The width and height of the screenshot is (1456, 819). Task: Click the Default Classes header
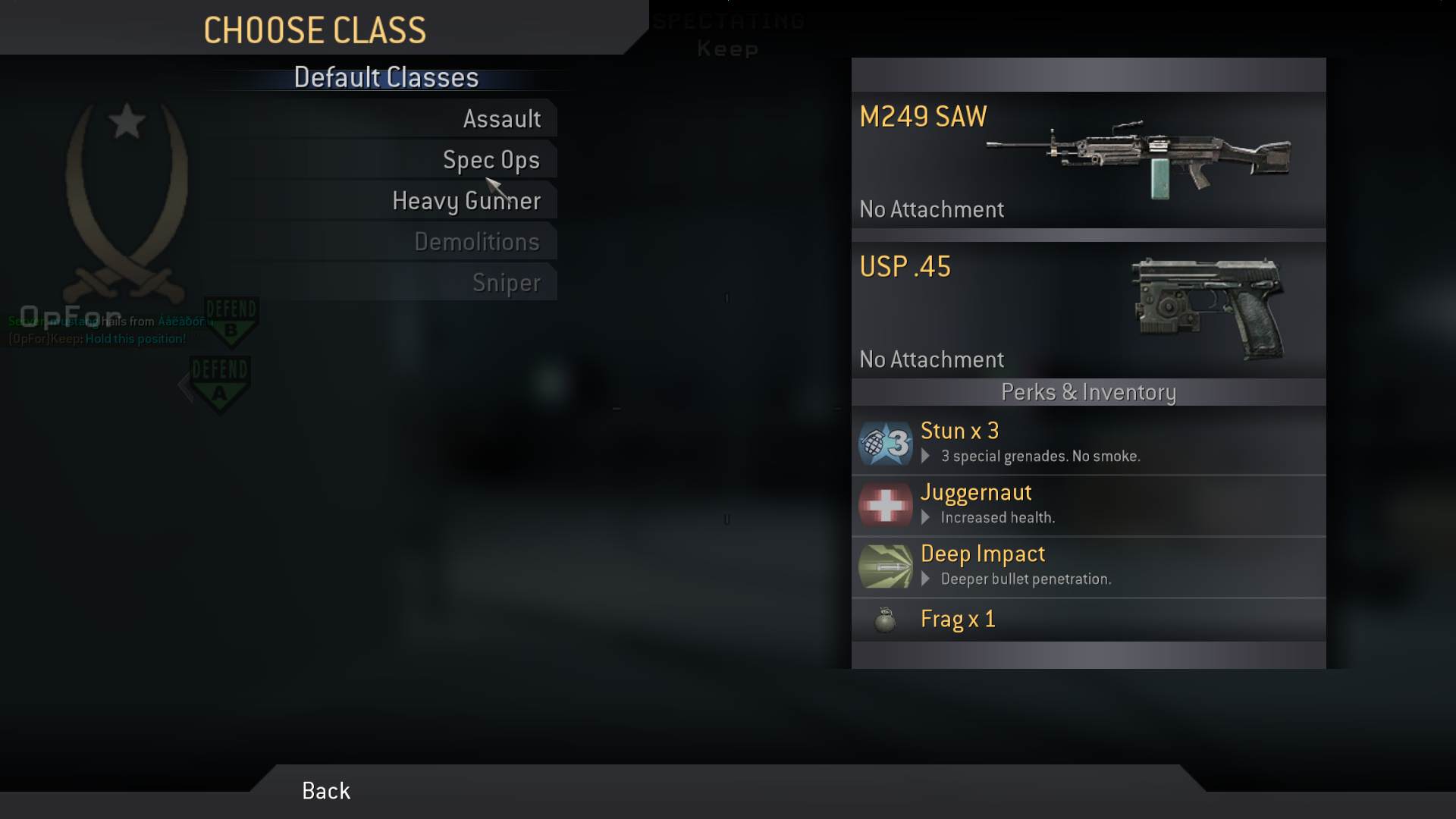click(385, 77)
